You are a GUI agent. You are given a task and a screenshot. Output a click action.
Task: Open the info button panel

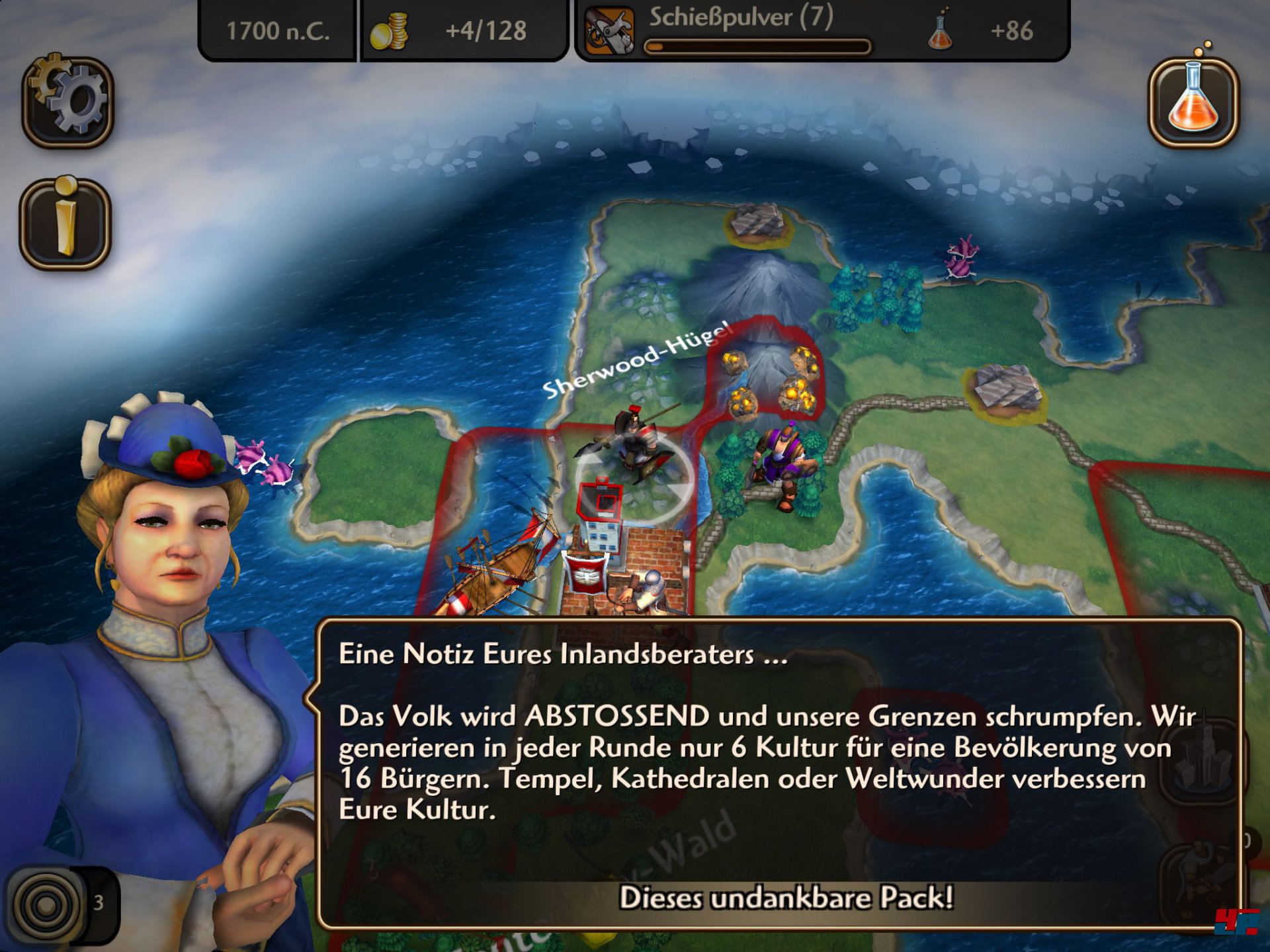pos(65,223)
